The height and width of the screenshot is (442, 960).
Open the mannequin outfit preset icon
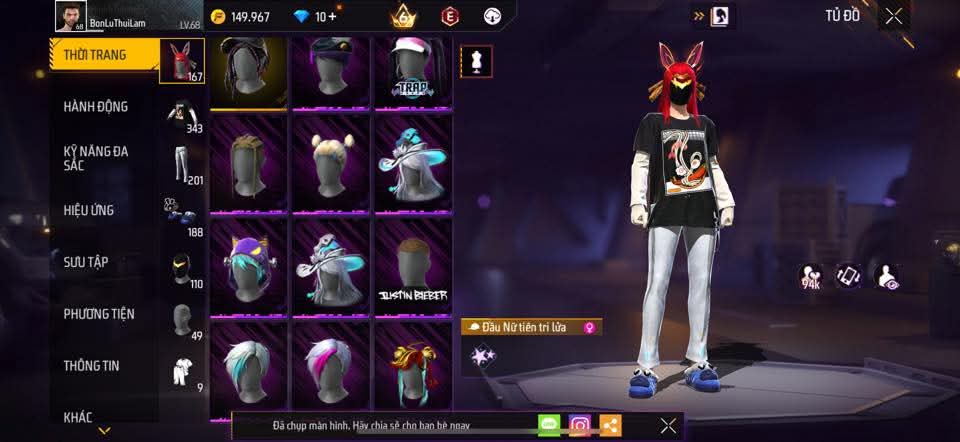474,61
